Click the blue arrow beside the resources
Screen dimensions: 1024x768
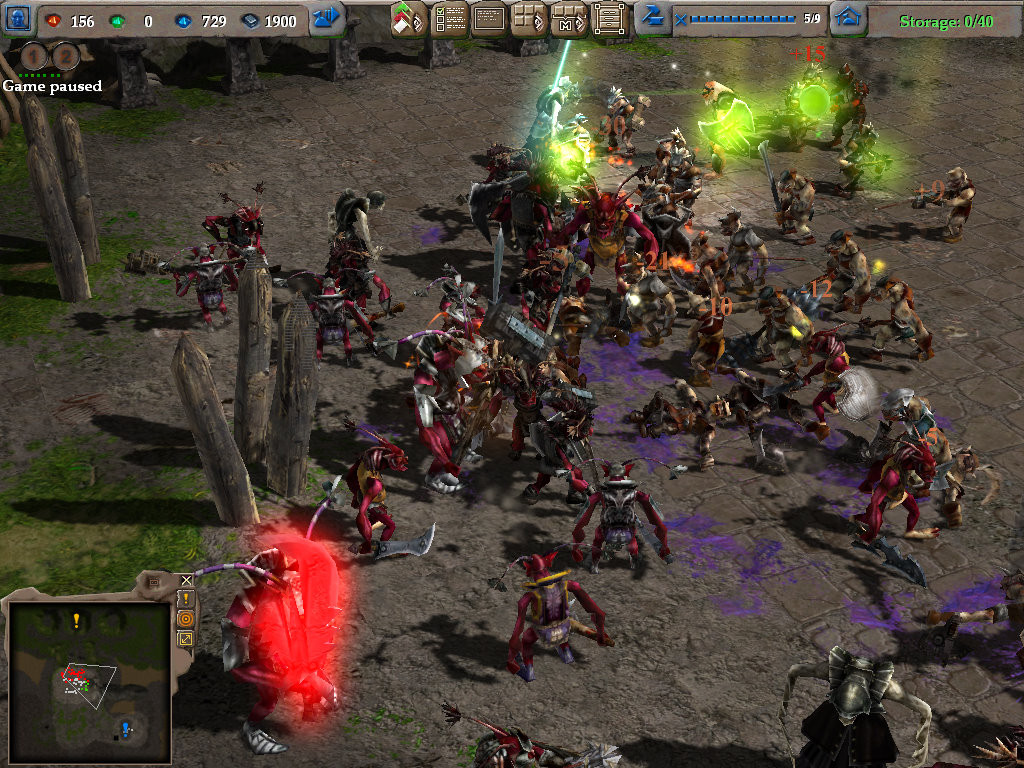tap(327, 18)
